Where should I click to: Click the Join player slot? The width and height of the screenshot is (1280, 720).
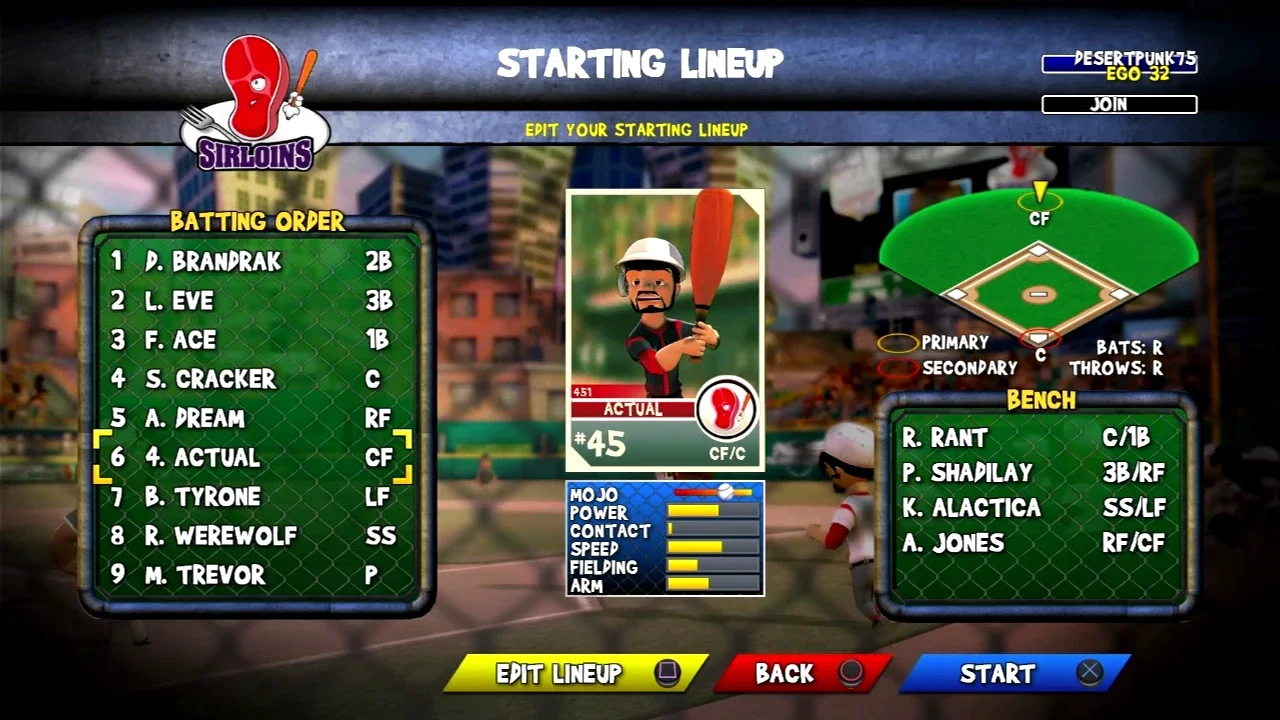click(x=1119, y=104)
